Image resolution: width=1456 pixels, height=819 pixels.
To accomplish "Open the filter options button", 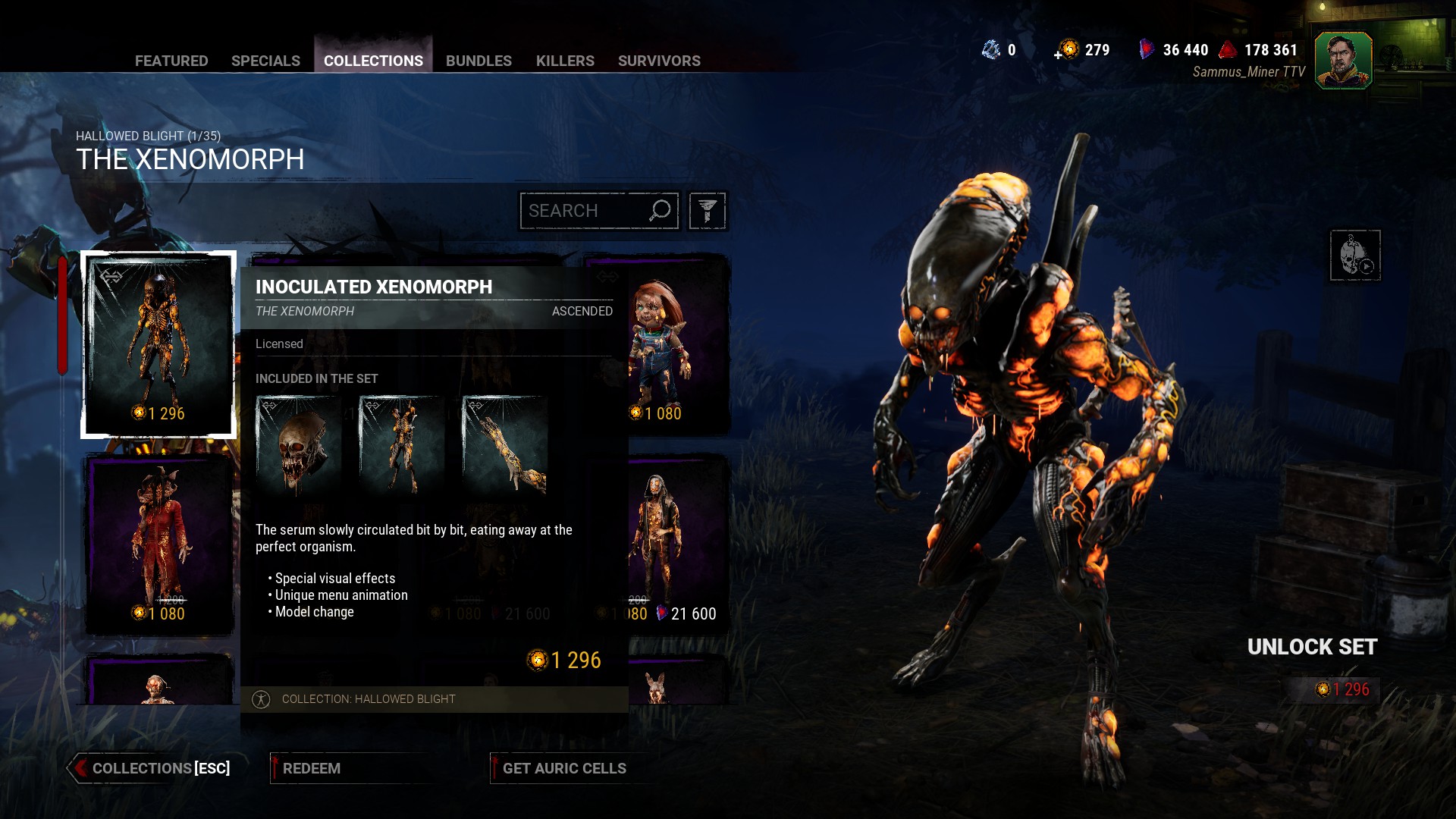I will 708,211.
